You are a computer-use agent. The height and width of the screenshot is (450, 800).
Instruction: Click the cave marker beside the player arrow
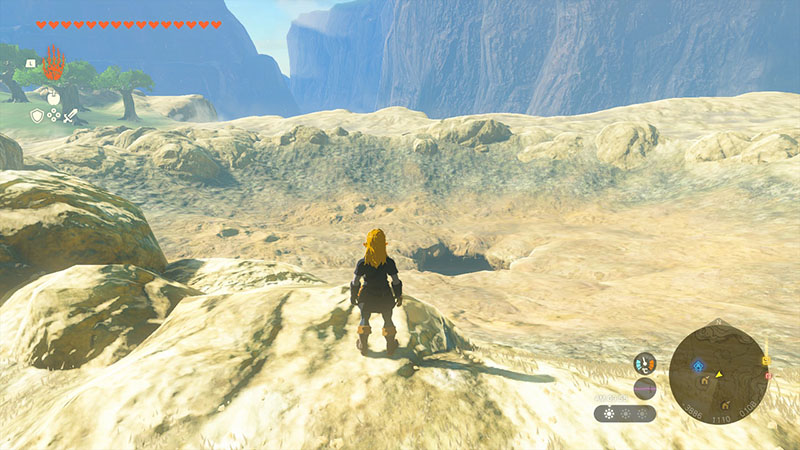706,381
